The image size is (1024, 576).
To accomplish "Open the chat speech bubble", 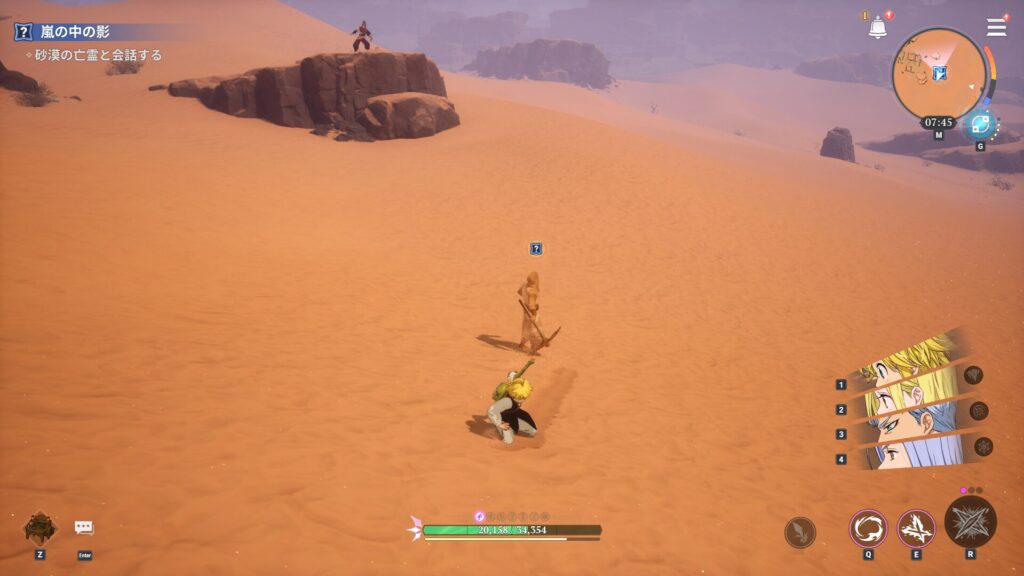I will pos(84,528).
